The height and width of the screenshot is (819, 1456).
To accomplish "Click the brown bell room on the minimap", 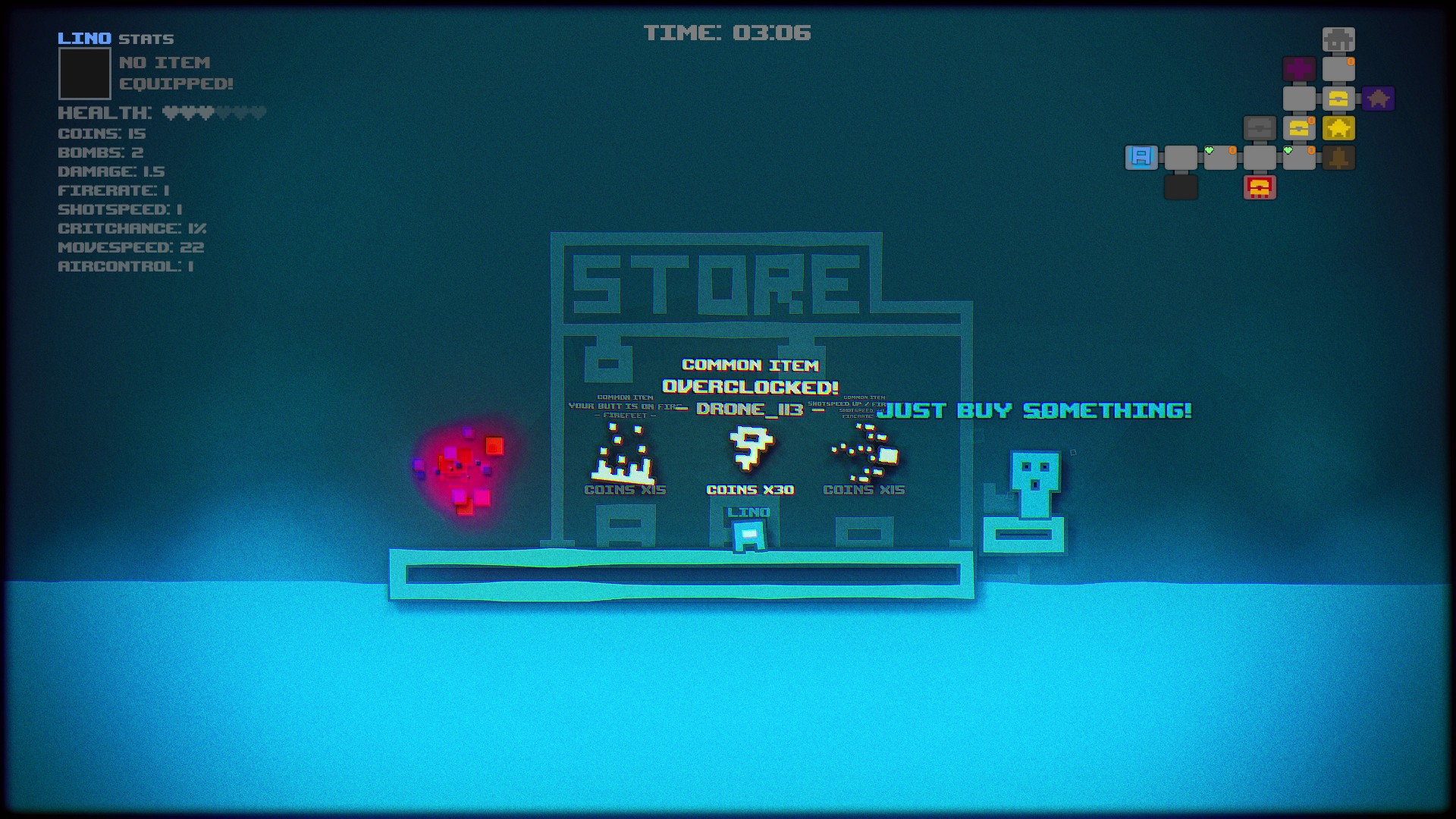I will pyautogui.click(x=1338, y=158).
